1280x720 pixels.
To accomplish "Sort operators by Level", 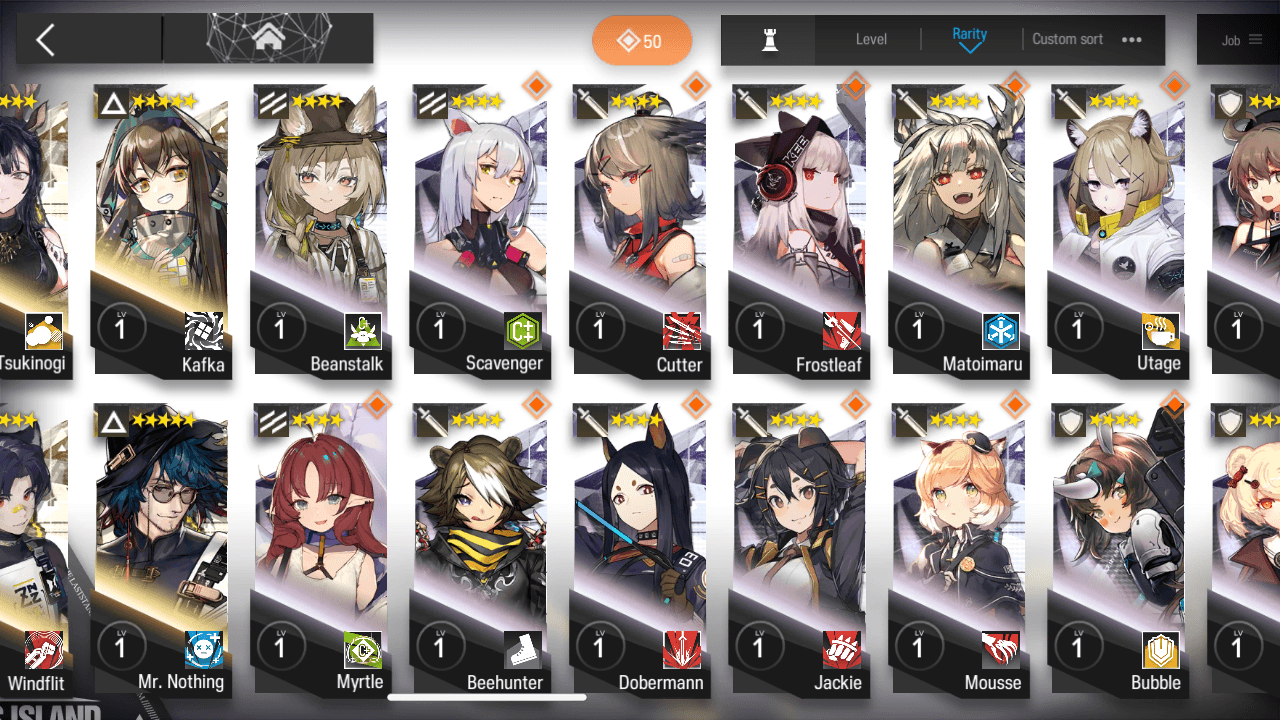I will pyautogui.click(x=871, y=40).
